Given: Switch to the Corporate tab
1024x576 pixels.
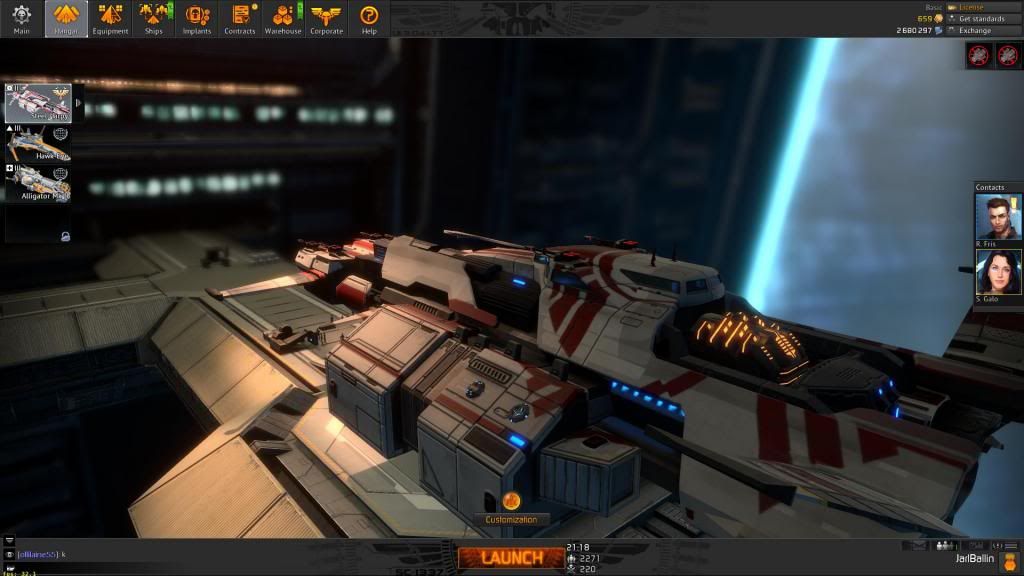Looking at the screenshot, I should [326, 18].
